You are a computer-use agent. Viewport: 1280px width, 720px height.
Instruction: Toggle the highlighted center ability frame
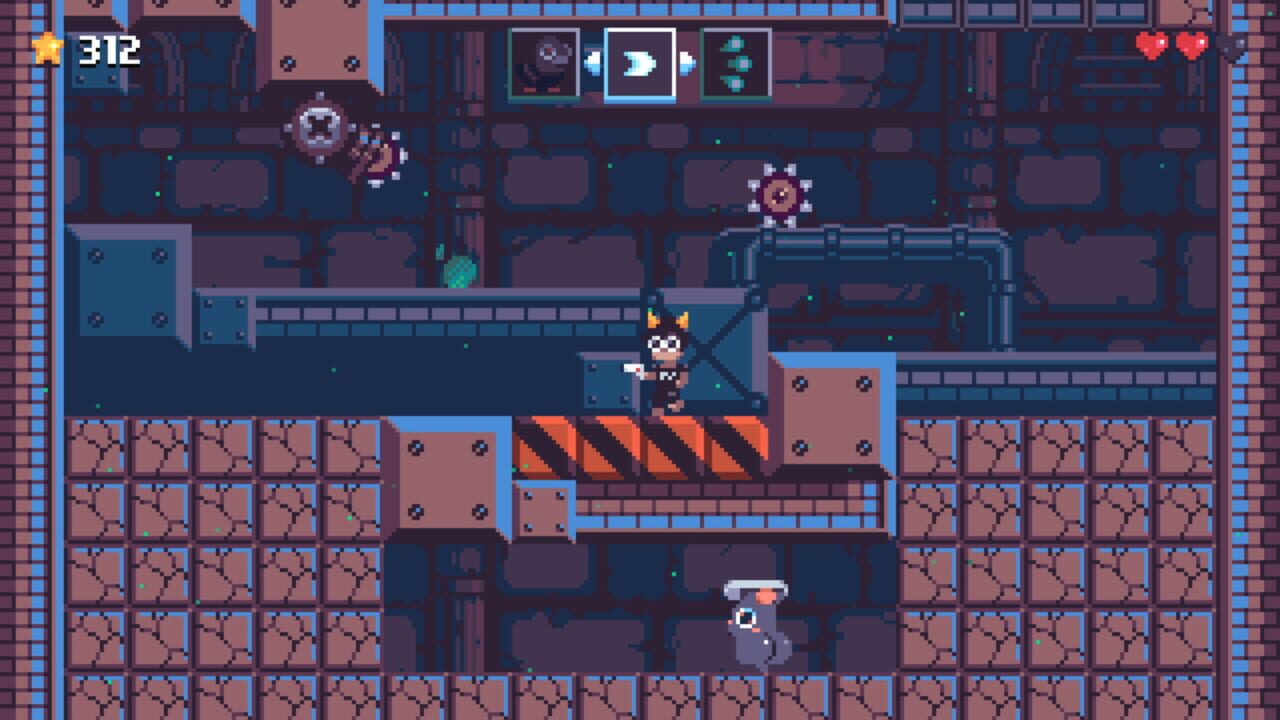pos(640,64)
